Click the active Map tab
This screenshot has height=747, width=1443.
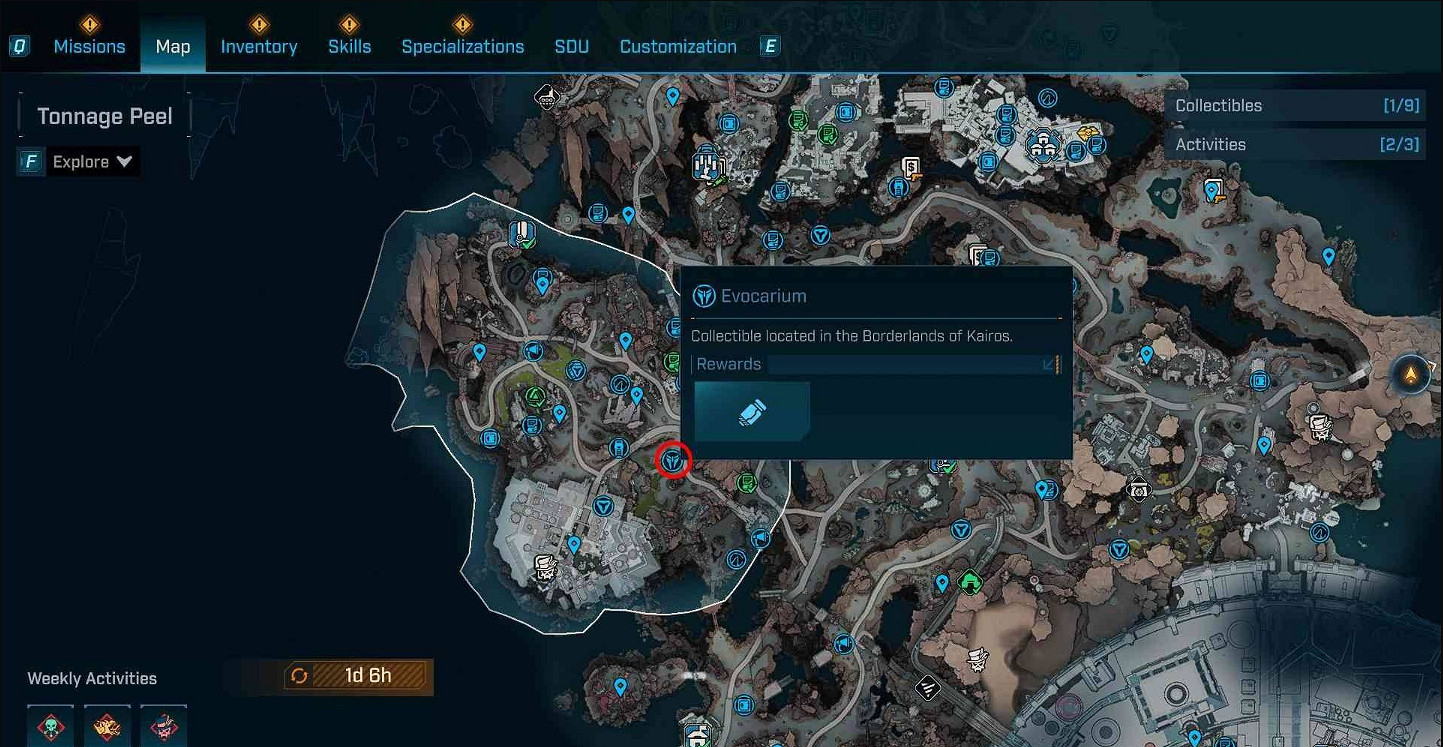click(x=173, y=46)
